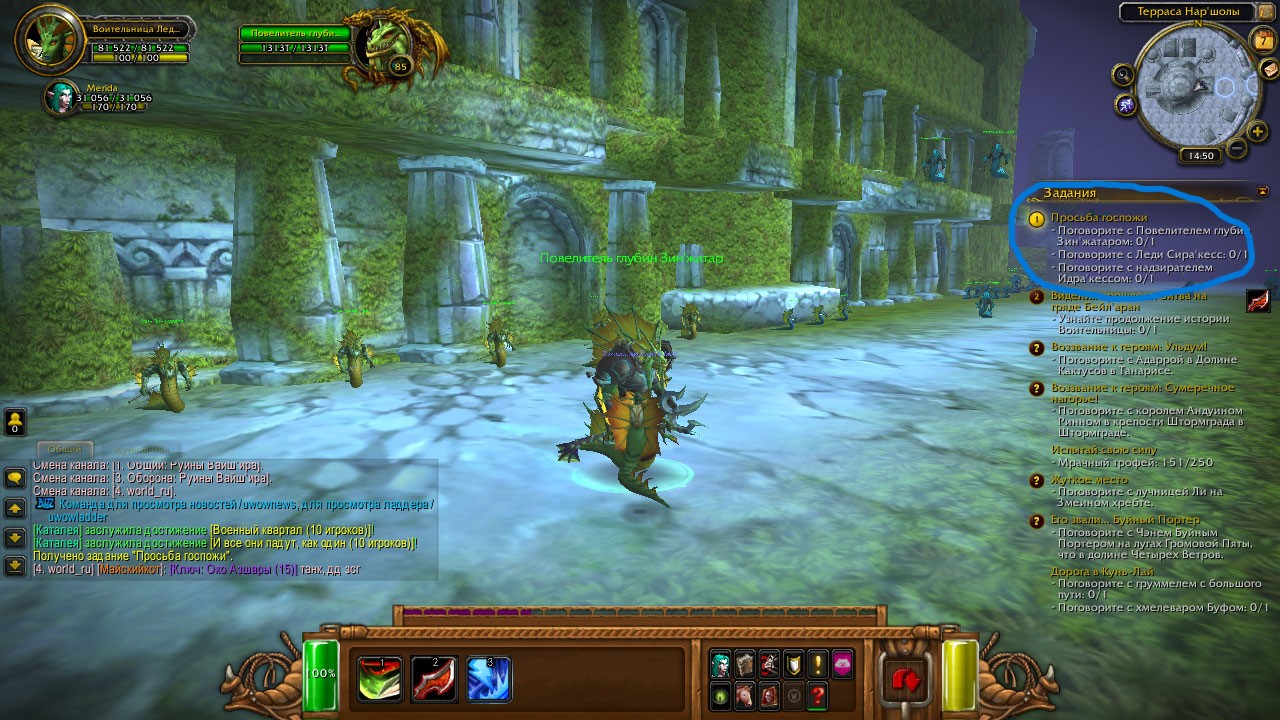This screenshot has width=1280, height=720.
Task: Open the social friends button
Action: (x=15, y=421)
